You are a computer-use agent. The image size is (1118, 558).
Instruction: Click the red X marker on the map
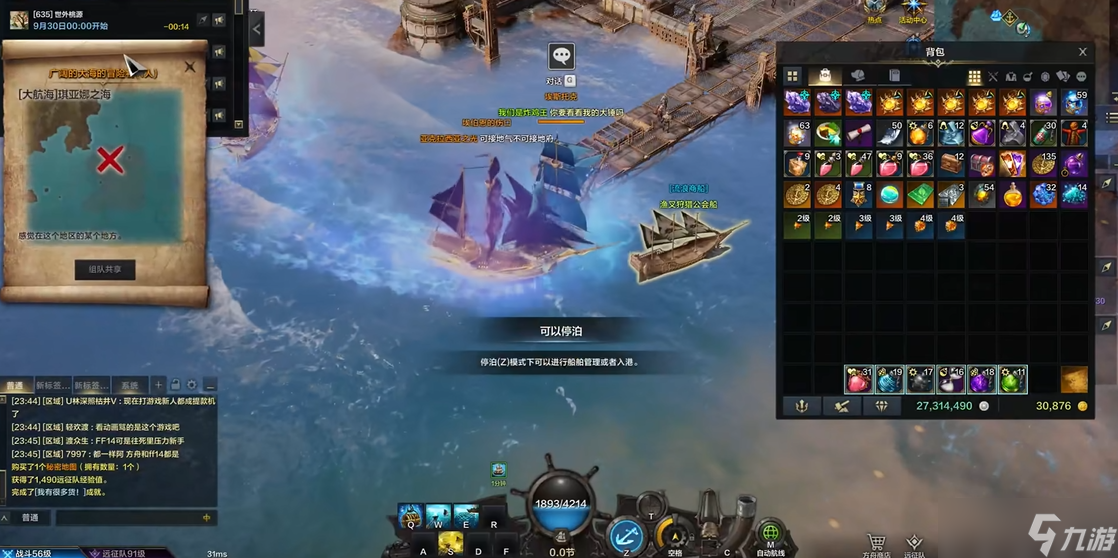pos(109,159)
